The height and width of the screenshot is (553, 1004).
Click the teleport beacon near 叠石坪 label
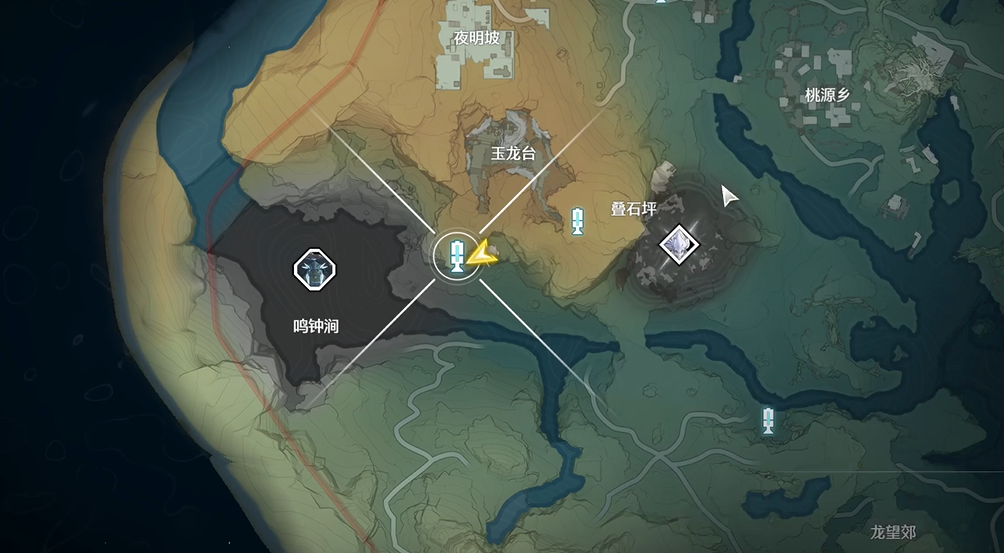pos(577,221)
